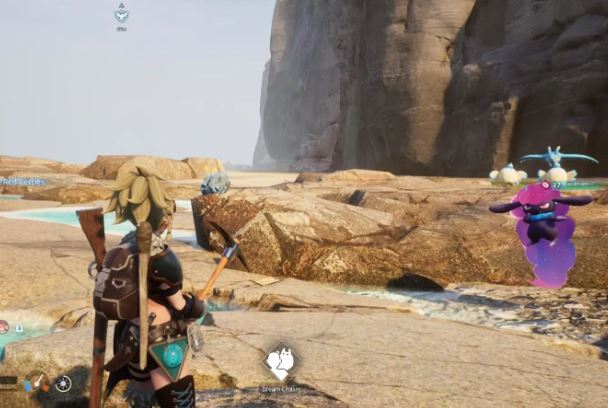The width and height of the screenshot is (608, 408).
Task: Select the Pal Sphere icon
Action: click(x=3, y=327)
